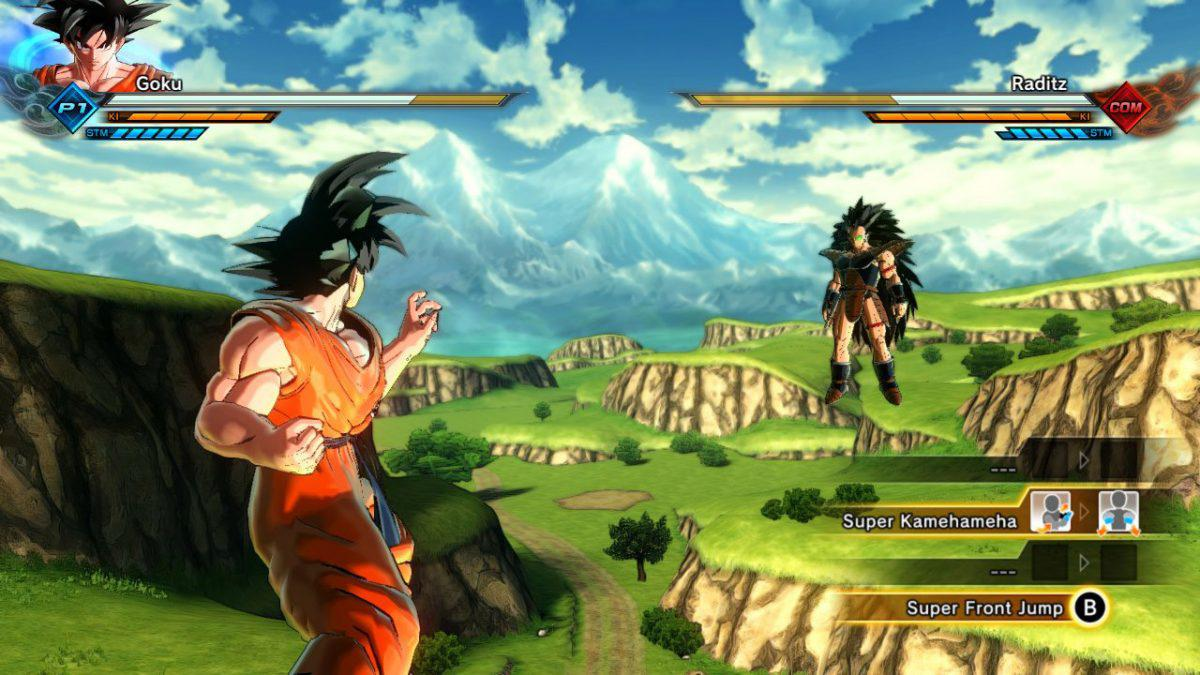Click the red COM opponent badge
The width and height of the screenshot is (1200, 675).
1127,107
